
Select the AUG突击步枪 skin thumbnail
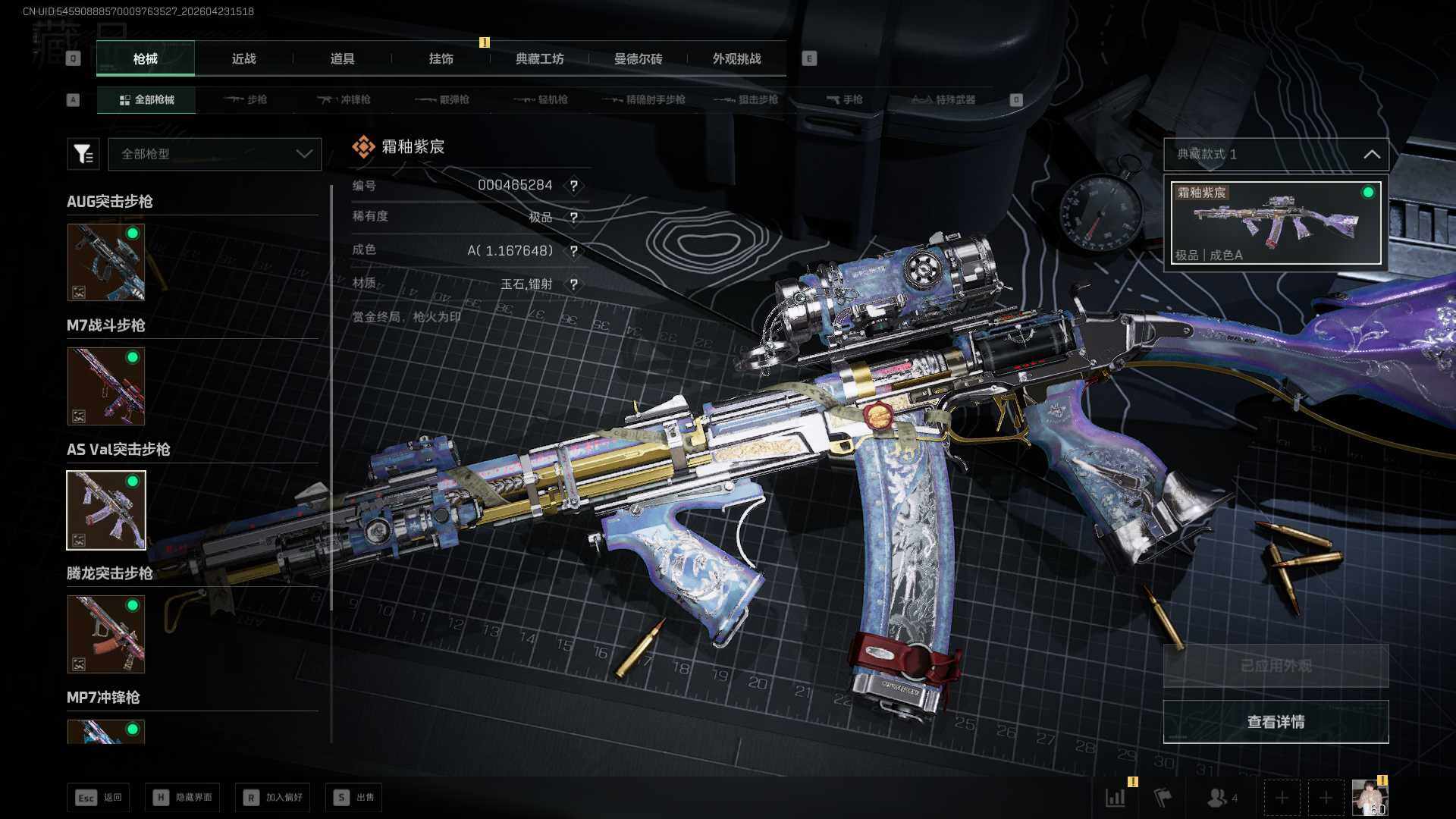tap(106, 262)
